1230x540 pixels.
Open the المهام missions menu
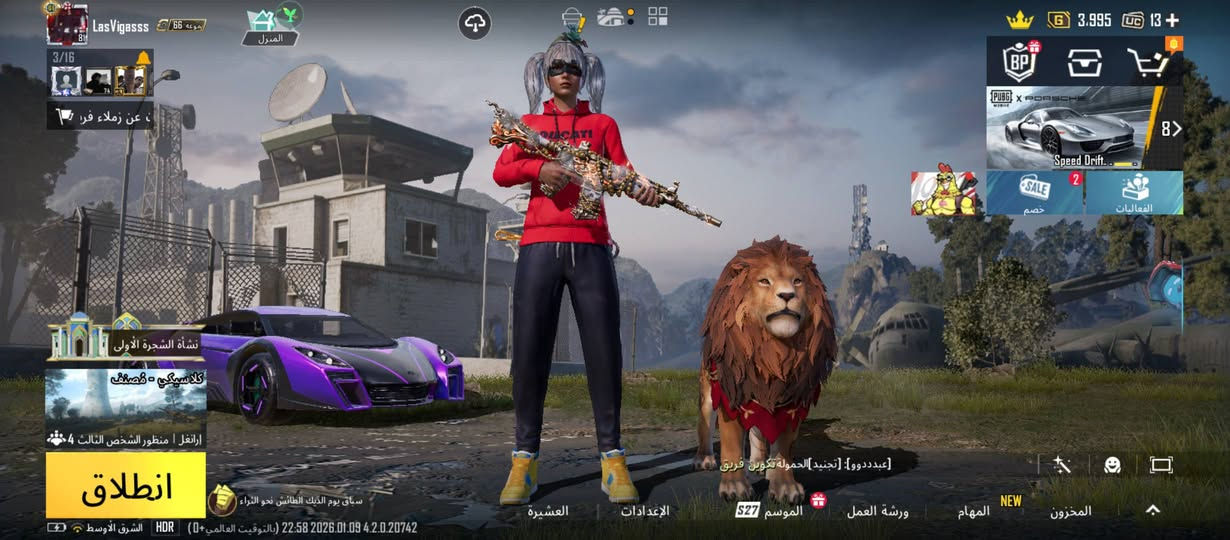(973, 511)
